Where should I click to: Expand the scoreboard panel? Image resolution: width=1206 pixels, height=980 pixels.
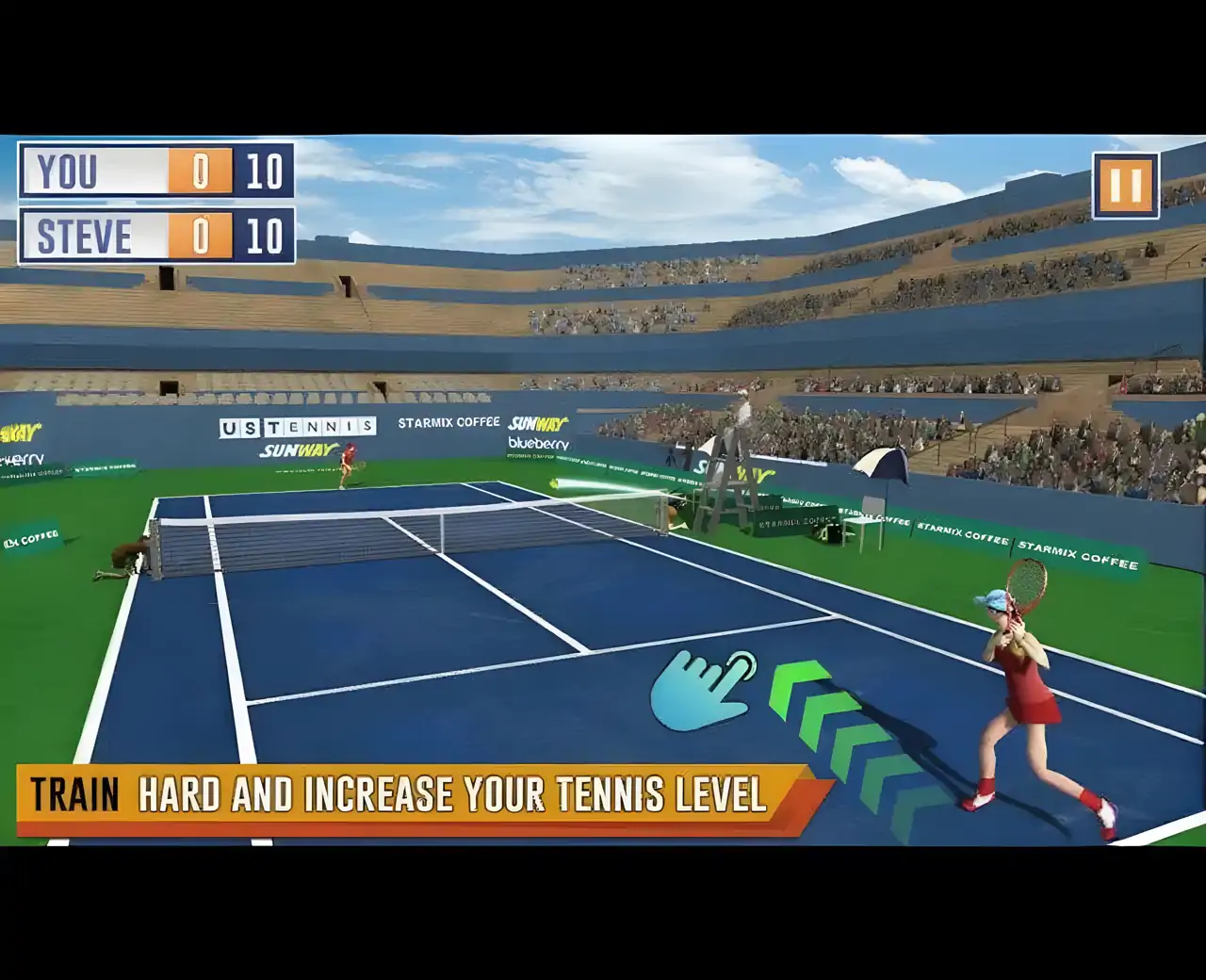click(x=155, y=204)
